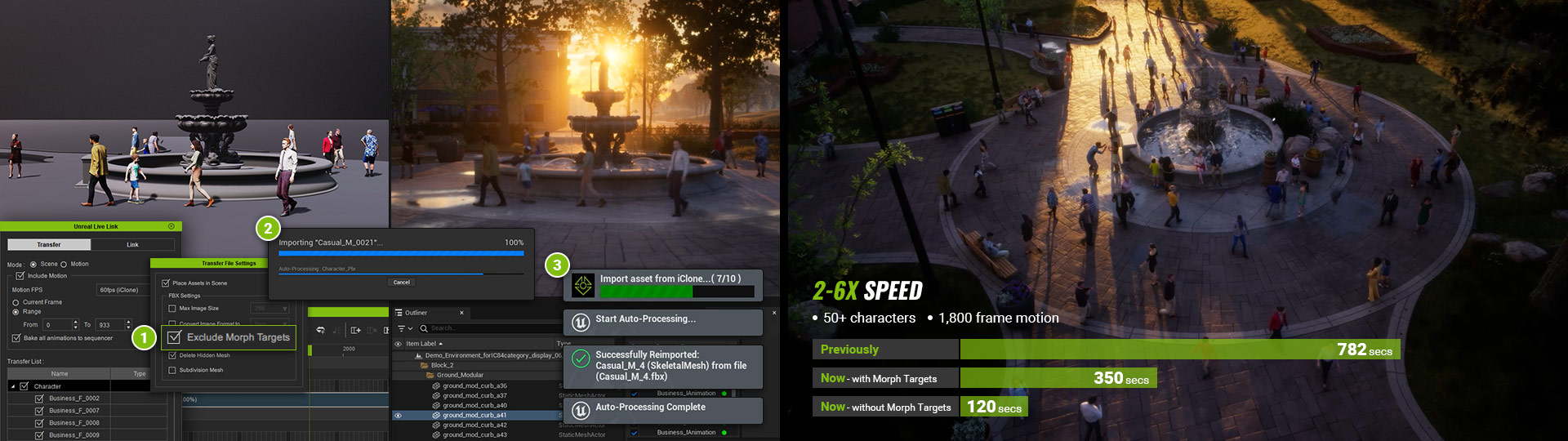Choose the Range radio option
This screenshot has height=441, width=1568.
[x=16, y=312]
